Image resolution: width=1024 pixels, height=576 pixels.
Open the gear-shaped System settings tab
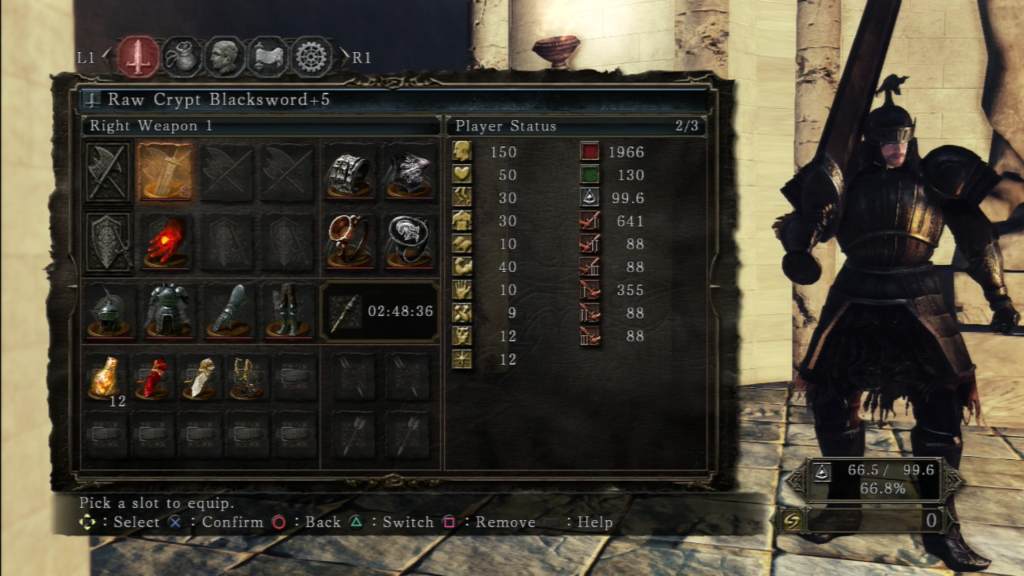click(x=312, y=57)
